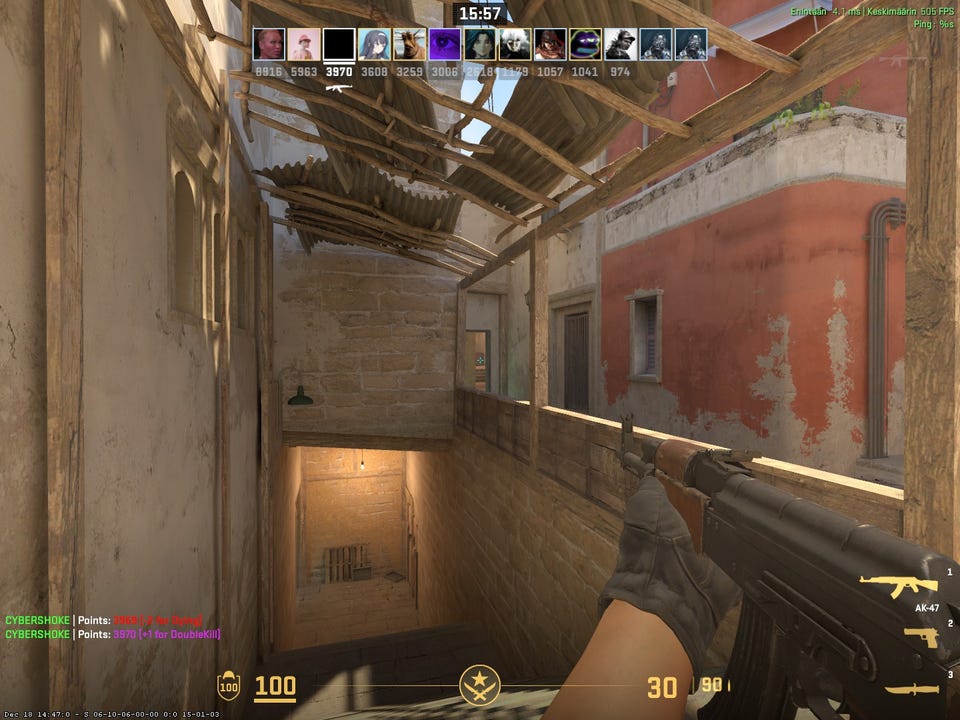Select the AK-47 rifle weapon icon
960x720 pixels.
[x=898, y=586]
